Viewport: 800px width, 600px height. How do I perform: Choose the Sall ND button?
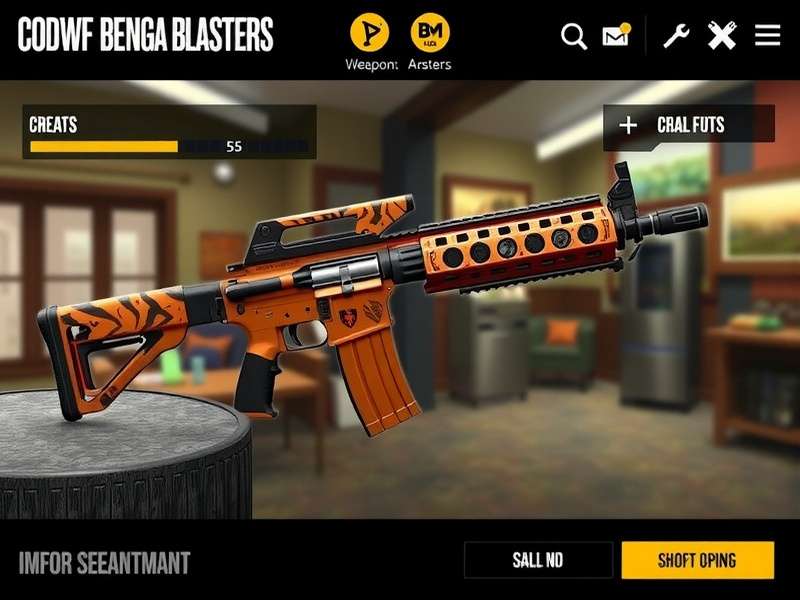(538, 560)
